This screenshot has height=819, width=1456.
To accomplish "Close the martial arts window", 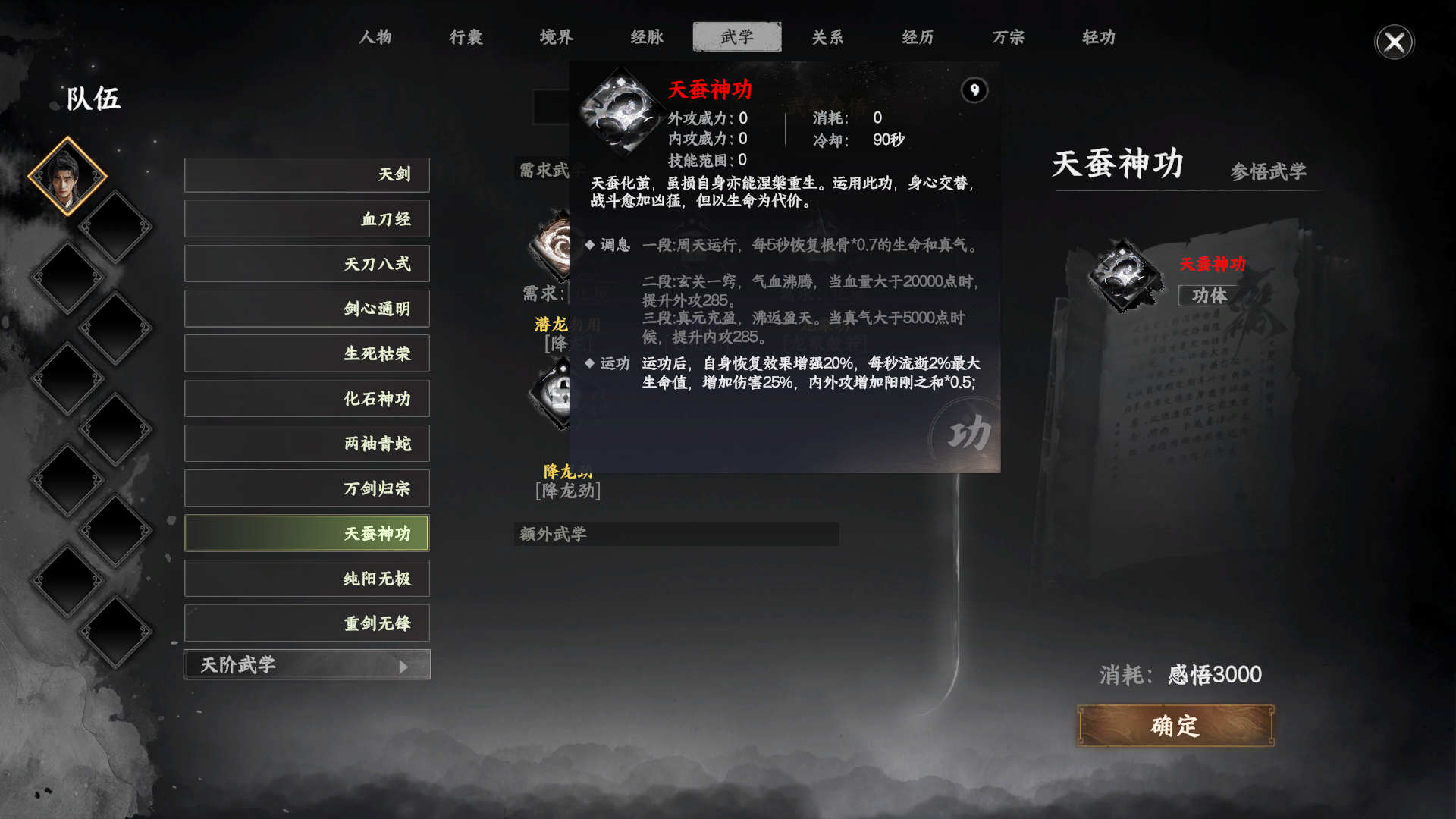I will tap(1394, 42).
